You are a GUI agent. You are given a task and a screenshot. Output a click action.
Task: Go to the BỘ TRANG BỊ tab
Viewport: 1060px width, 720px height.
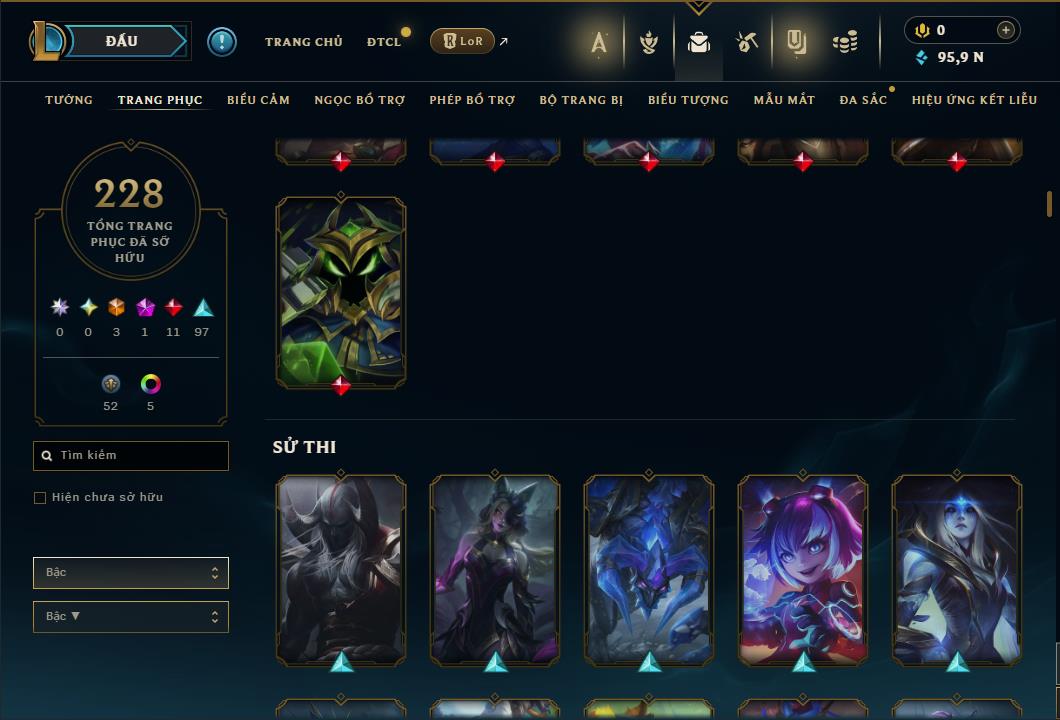pos(581,100)
